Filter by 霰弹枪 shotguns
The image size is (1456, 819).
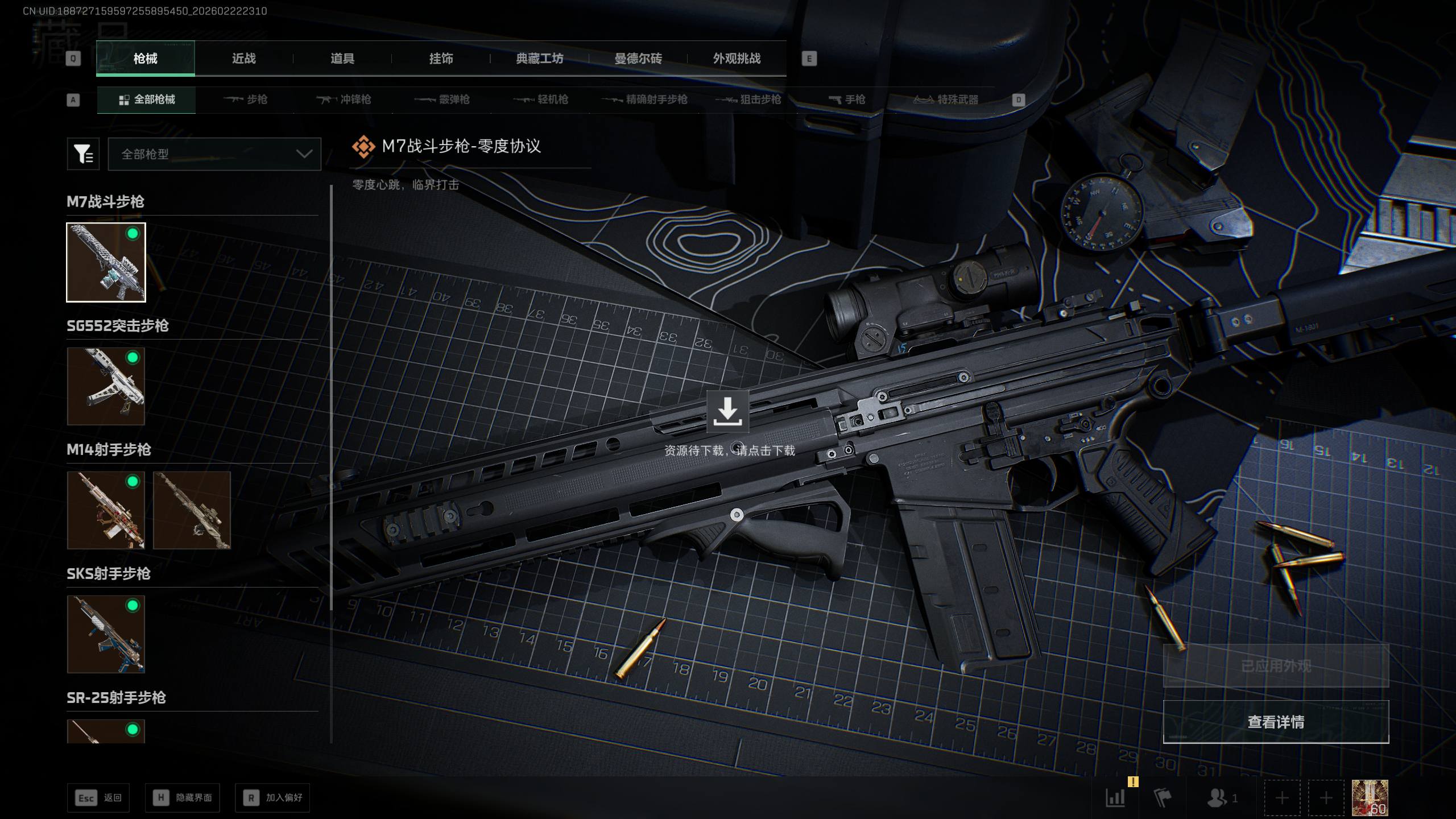[442, 100]
